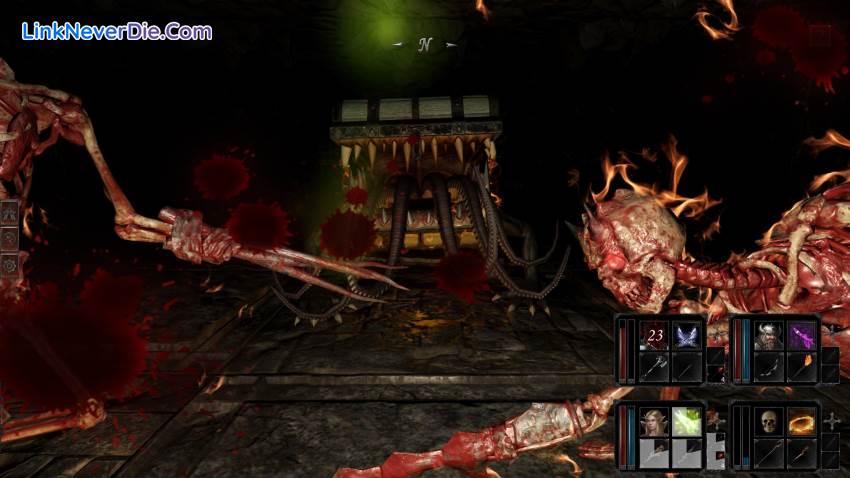
Task: Click the portrait showing damage number 23
Action: 654,335
